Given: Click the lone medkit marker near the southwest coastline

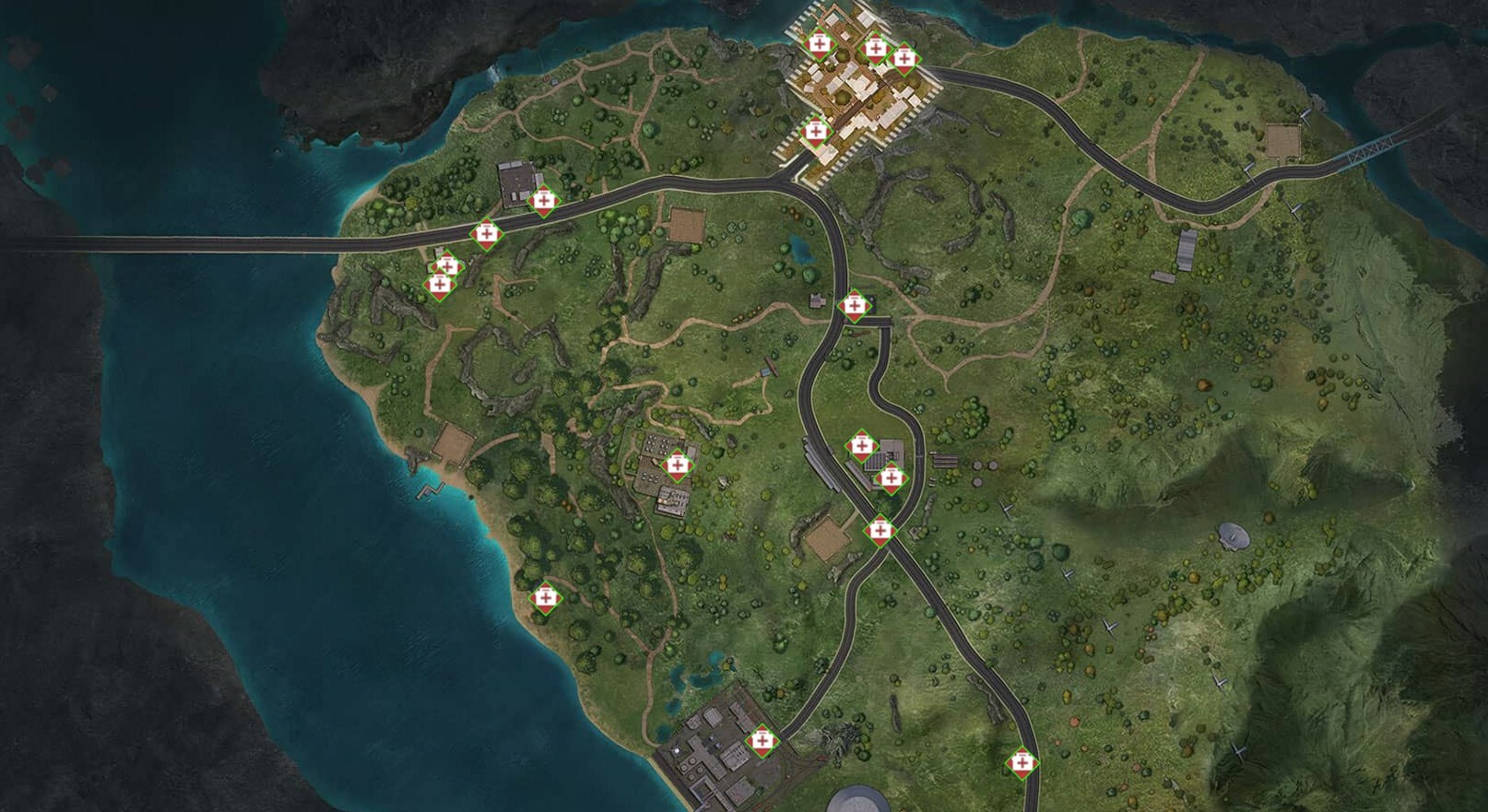Looking at the screenshot, I should 548,598.
